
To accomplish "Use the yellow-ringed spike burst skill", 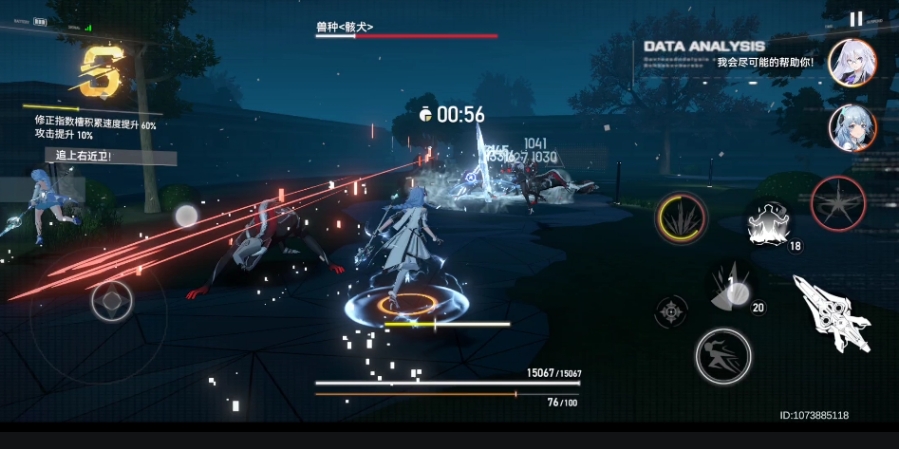I will point(681,217).
